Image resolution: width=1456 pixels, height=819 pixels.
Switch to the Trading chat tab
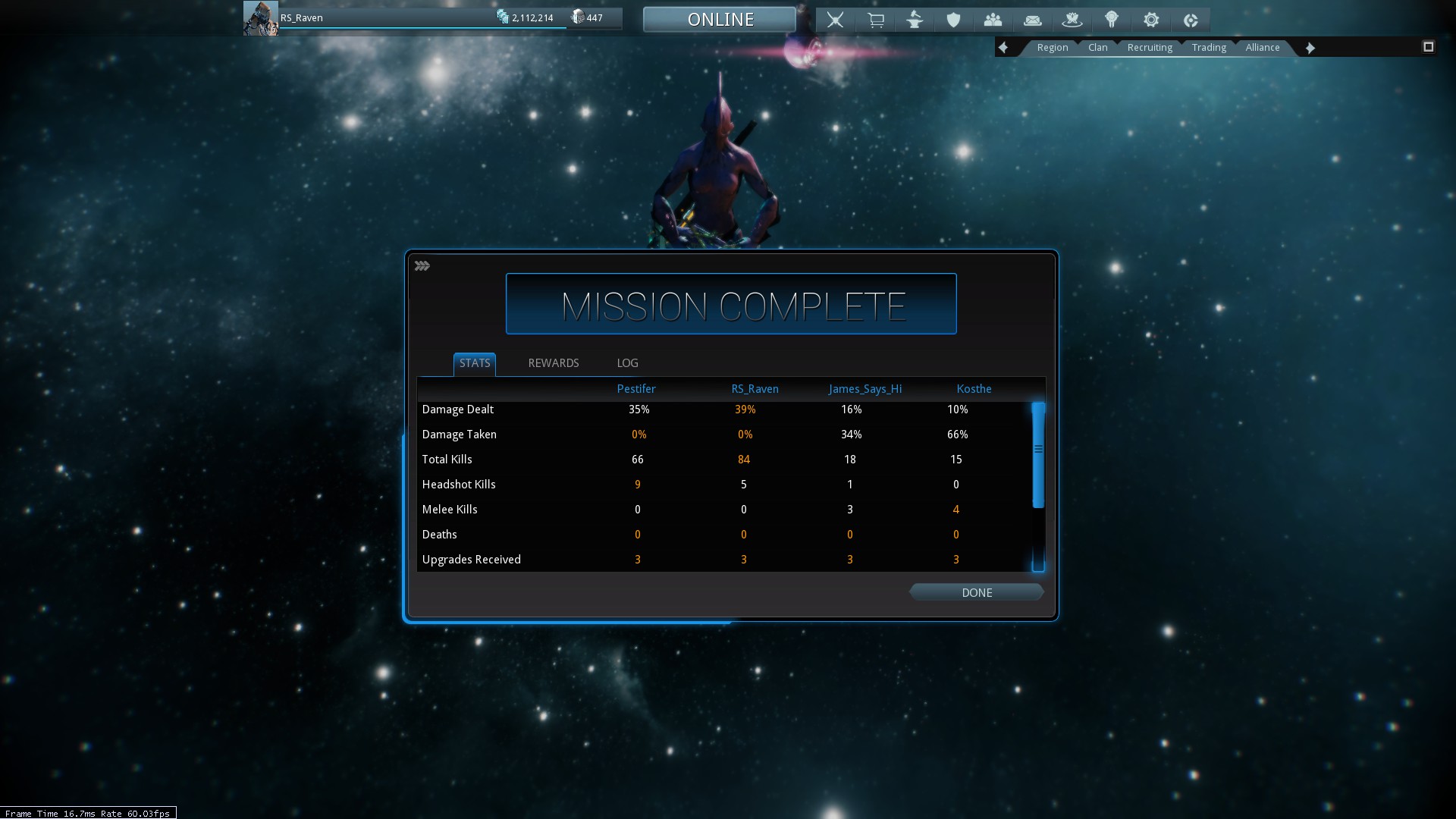pos(1208,47)
